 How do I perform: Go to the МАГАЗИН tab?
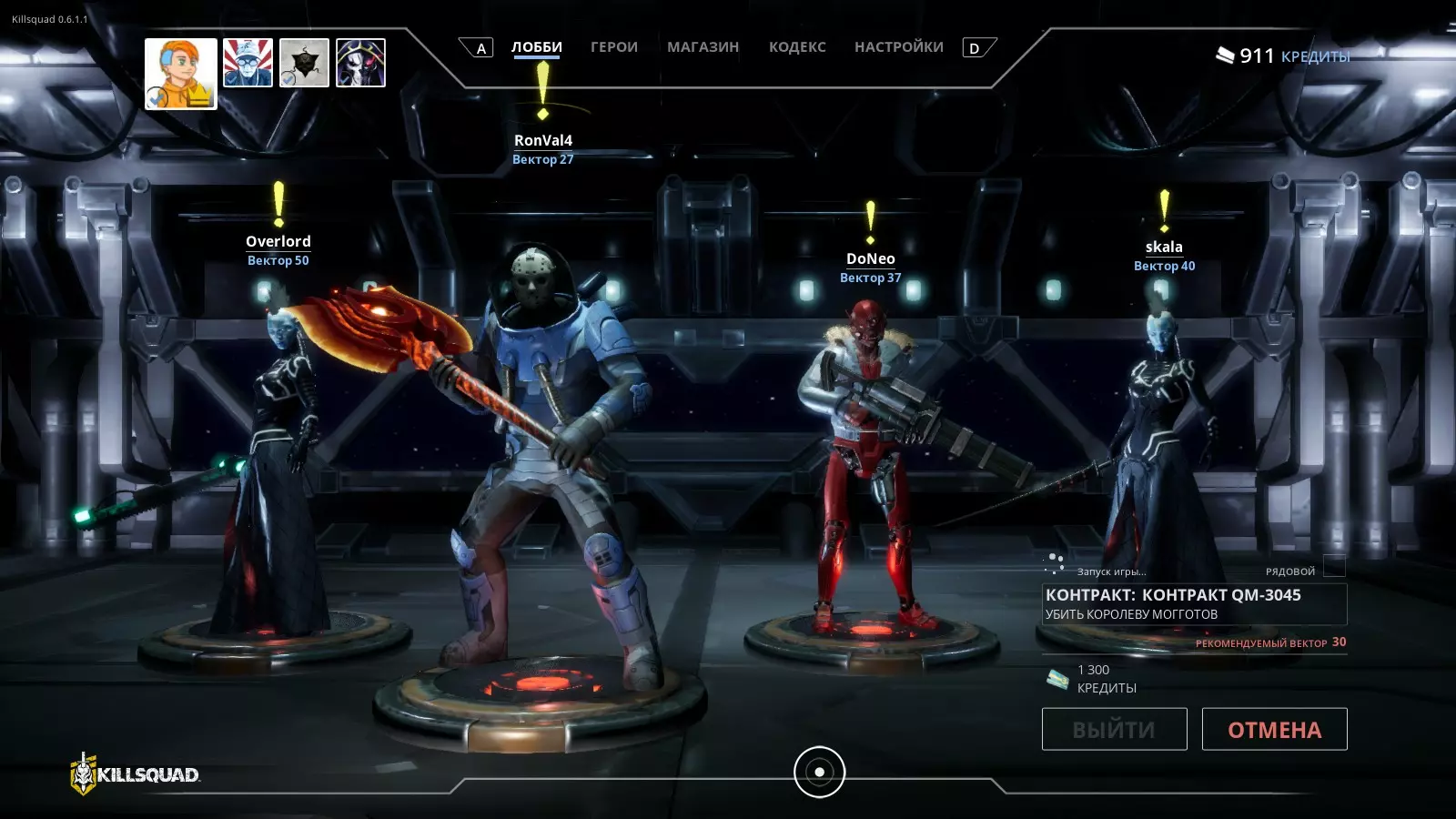coord(703,47)
